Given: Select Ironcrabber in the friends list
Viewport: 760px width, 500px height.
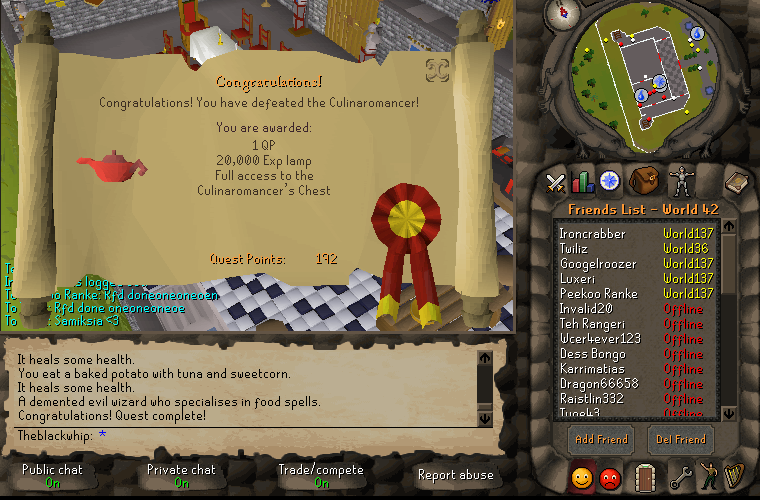Looking at the screenshot, I should coord(594,234).
